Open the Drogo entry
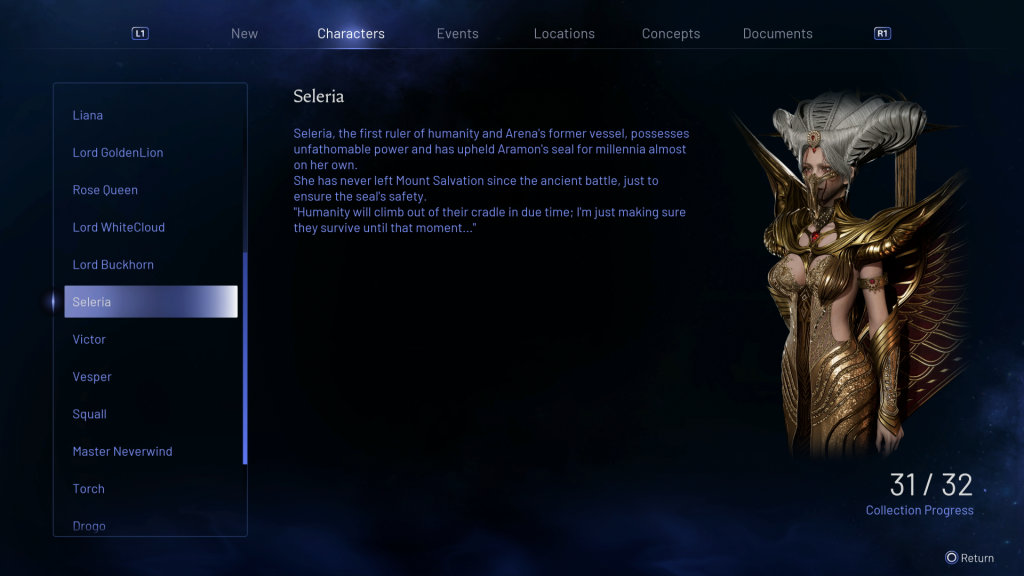Screen dimensions: 1024x576 89,526
